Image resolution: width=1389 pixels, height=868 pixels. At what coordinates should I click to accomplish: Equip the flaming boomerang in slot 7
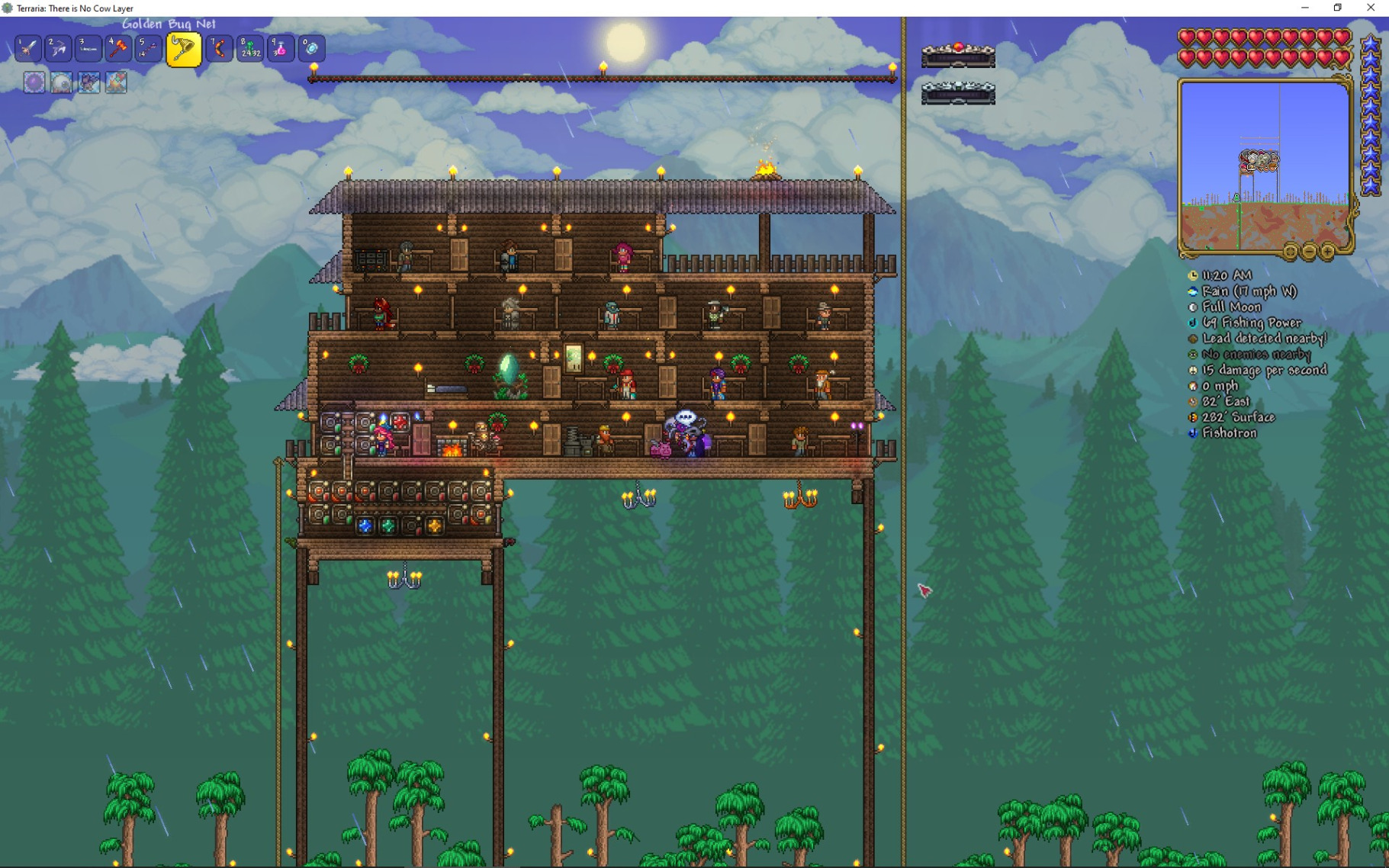coord(219,49)
